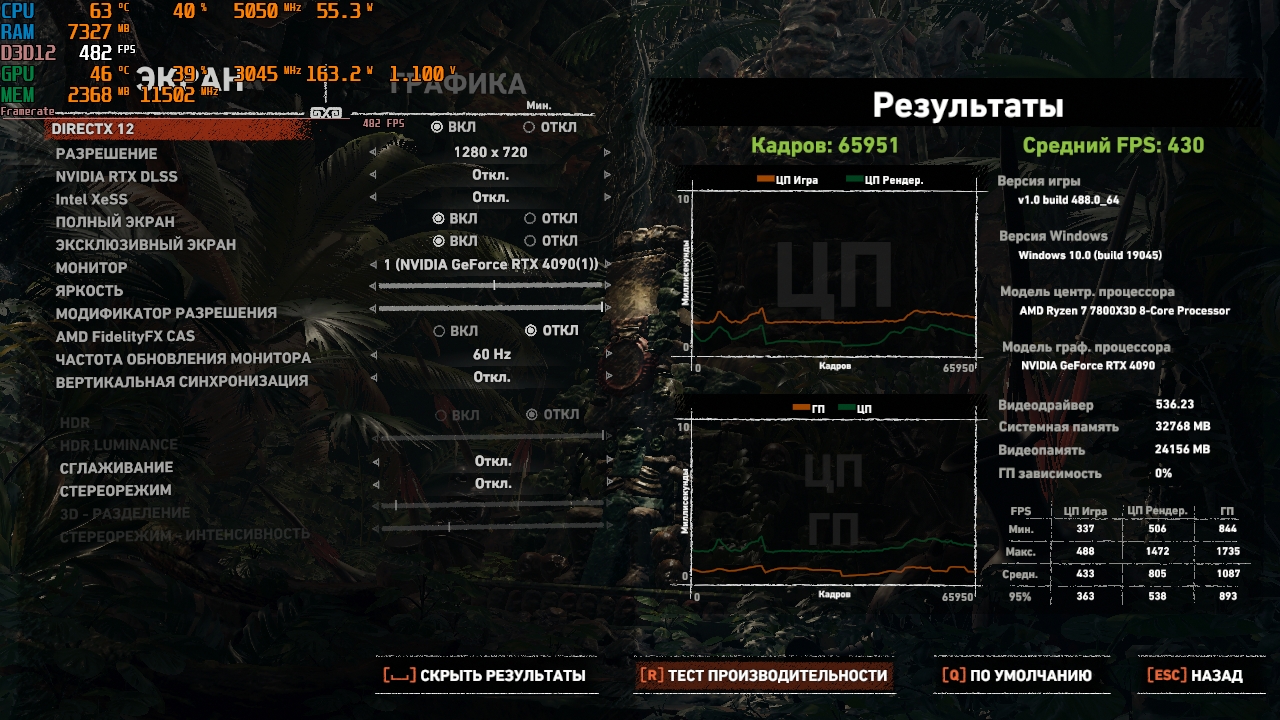Go back using the НАЗАД button
1280x720 pixels.
[x=1196, y=676]
